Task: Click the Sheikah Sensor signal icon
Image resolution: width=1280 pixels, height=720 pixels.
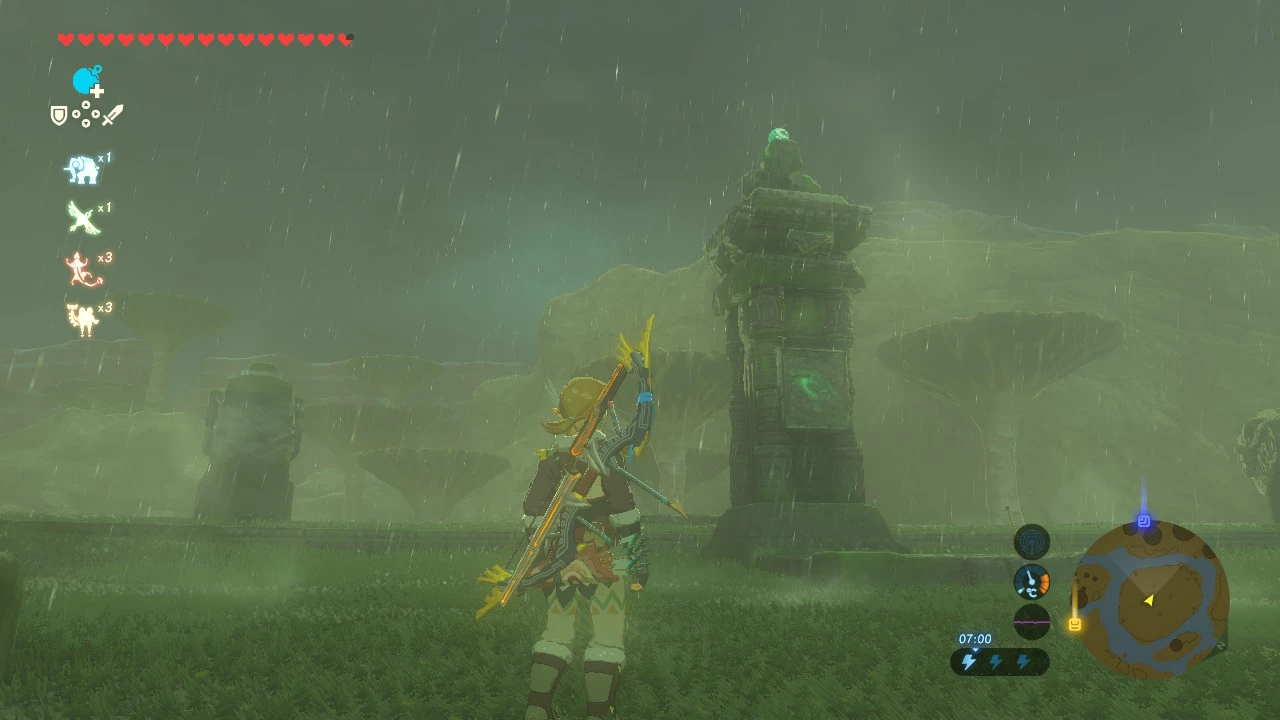Action: point(1032,542)
